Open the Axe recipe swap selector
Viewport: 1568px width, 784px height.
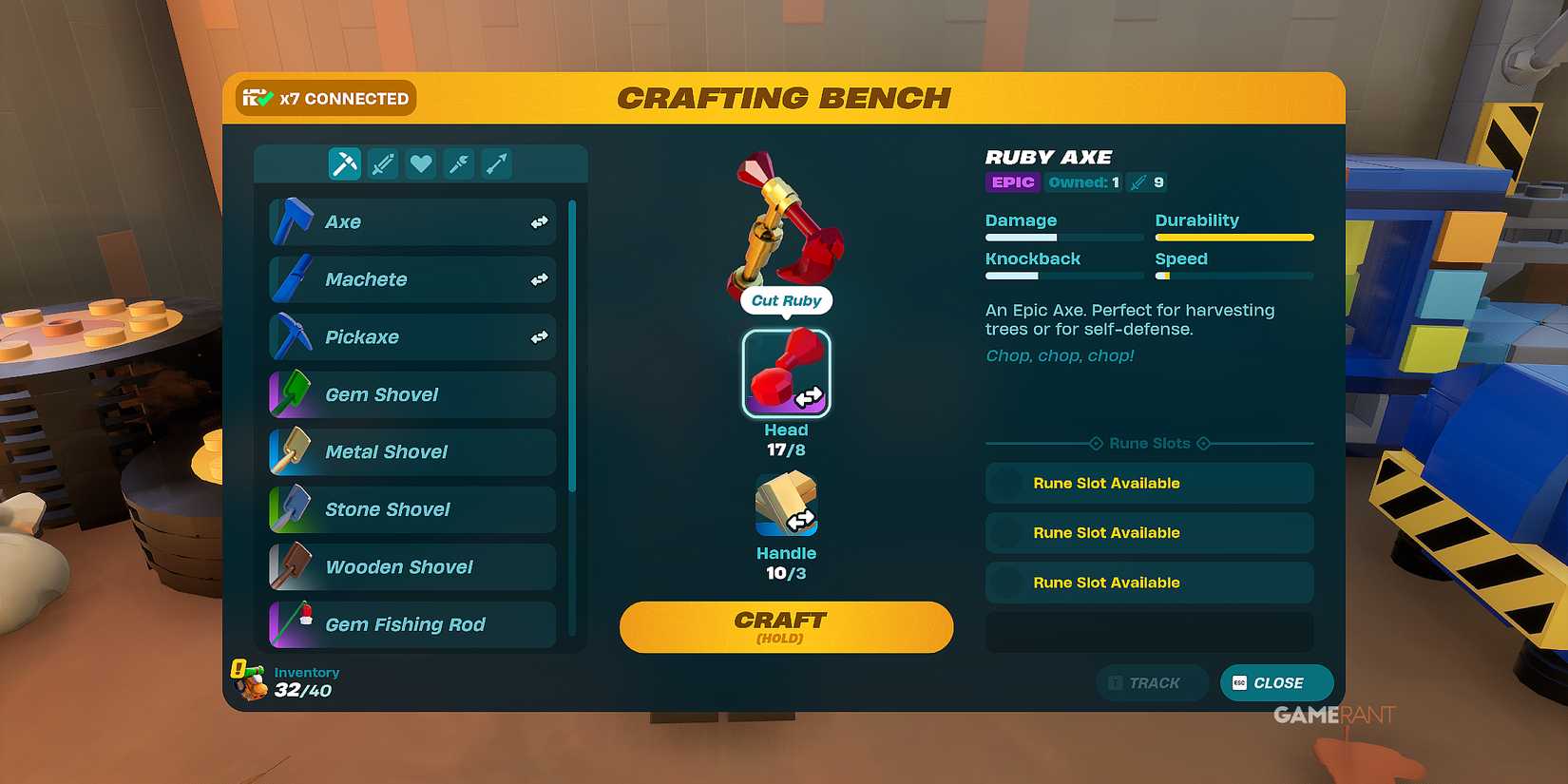(x=540, y=221)
